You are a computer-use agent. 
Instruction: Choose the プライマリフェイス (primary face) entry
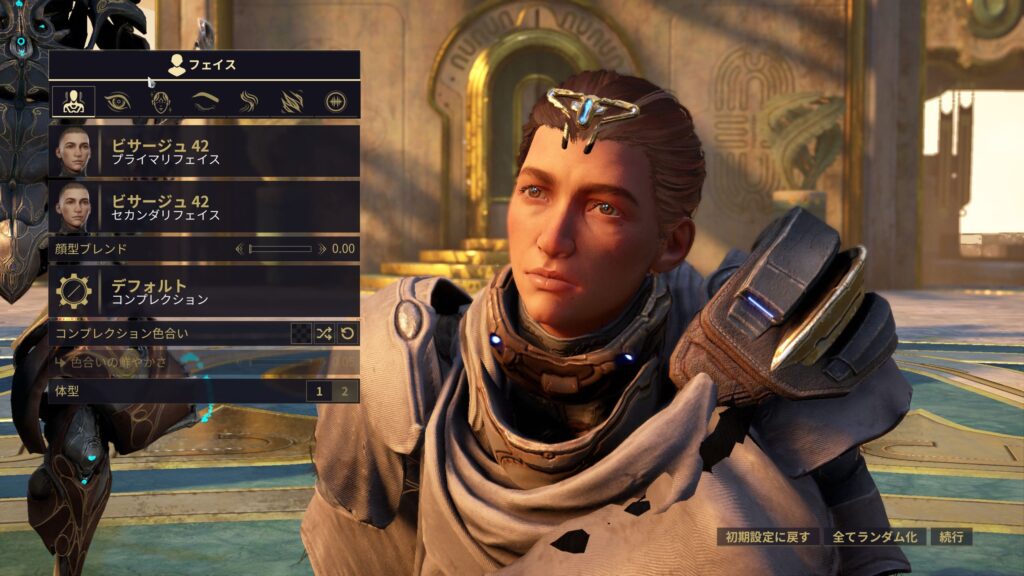coord(204,151)
